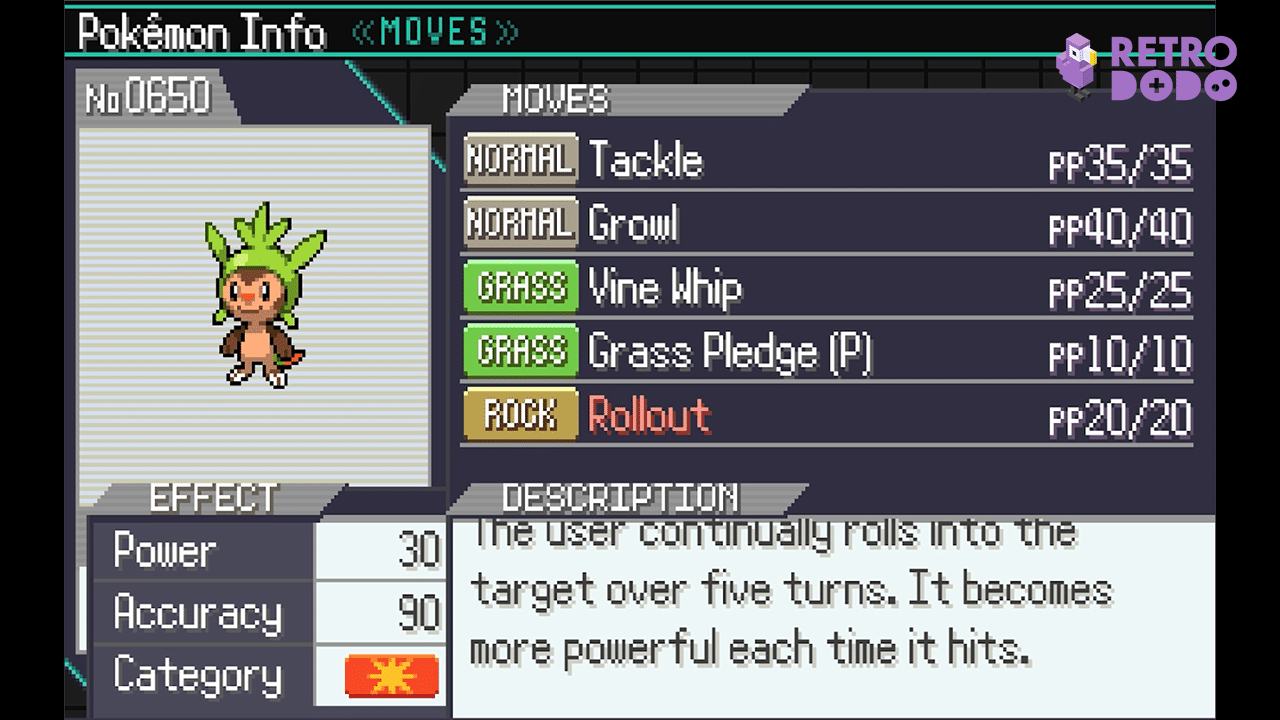This screenshot has height=720, width=1280.
Task: Click the NORMAL type icon next to Growl
Action: click(x=519, y=224)
